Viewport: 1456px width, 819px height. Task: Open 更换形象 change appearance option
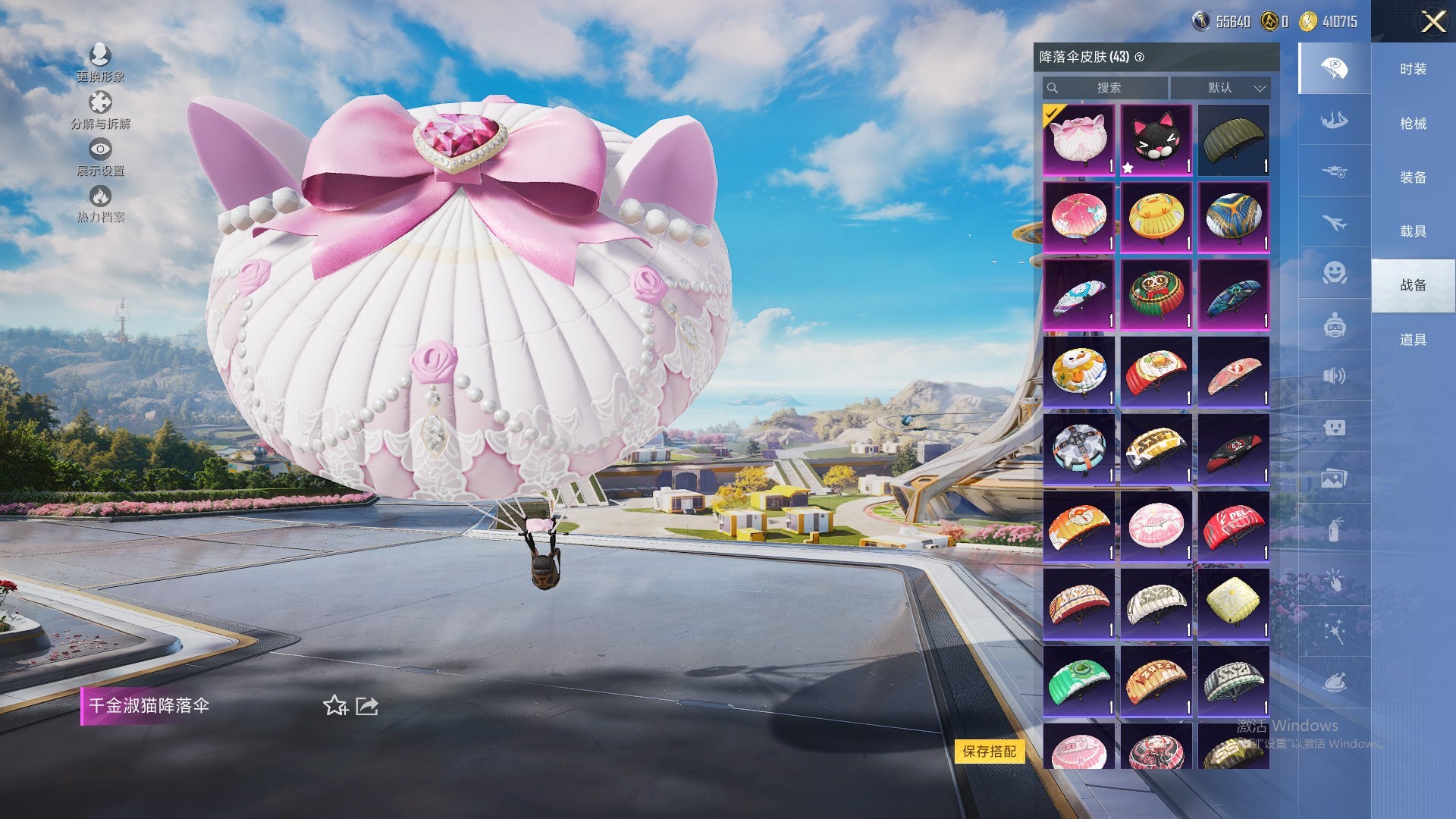coord(100,62)
